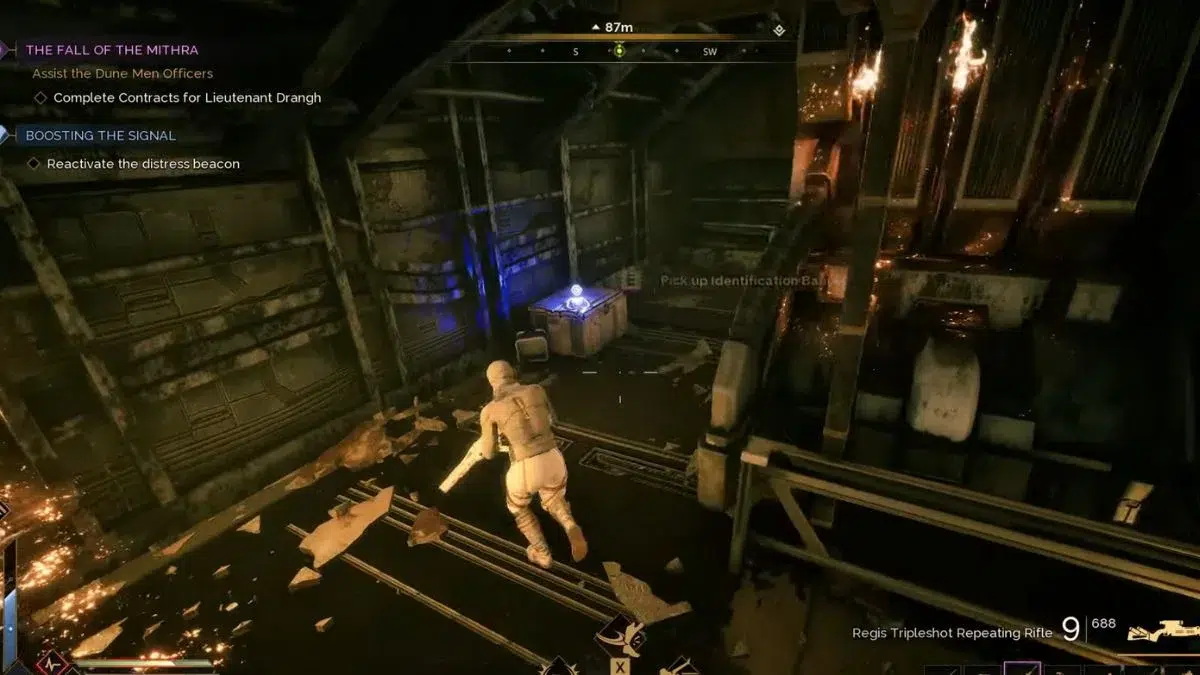Click the red heartbeat status icon
1200x675 pixels.
point(53,664)
